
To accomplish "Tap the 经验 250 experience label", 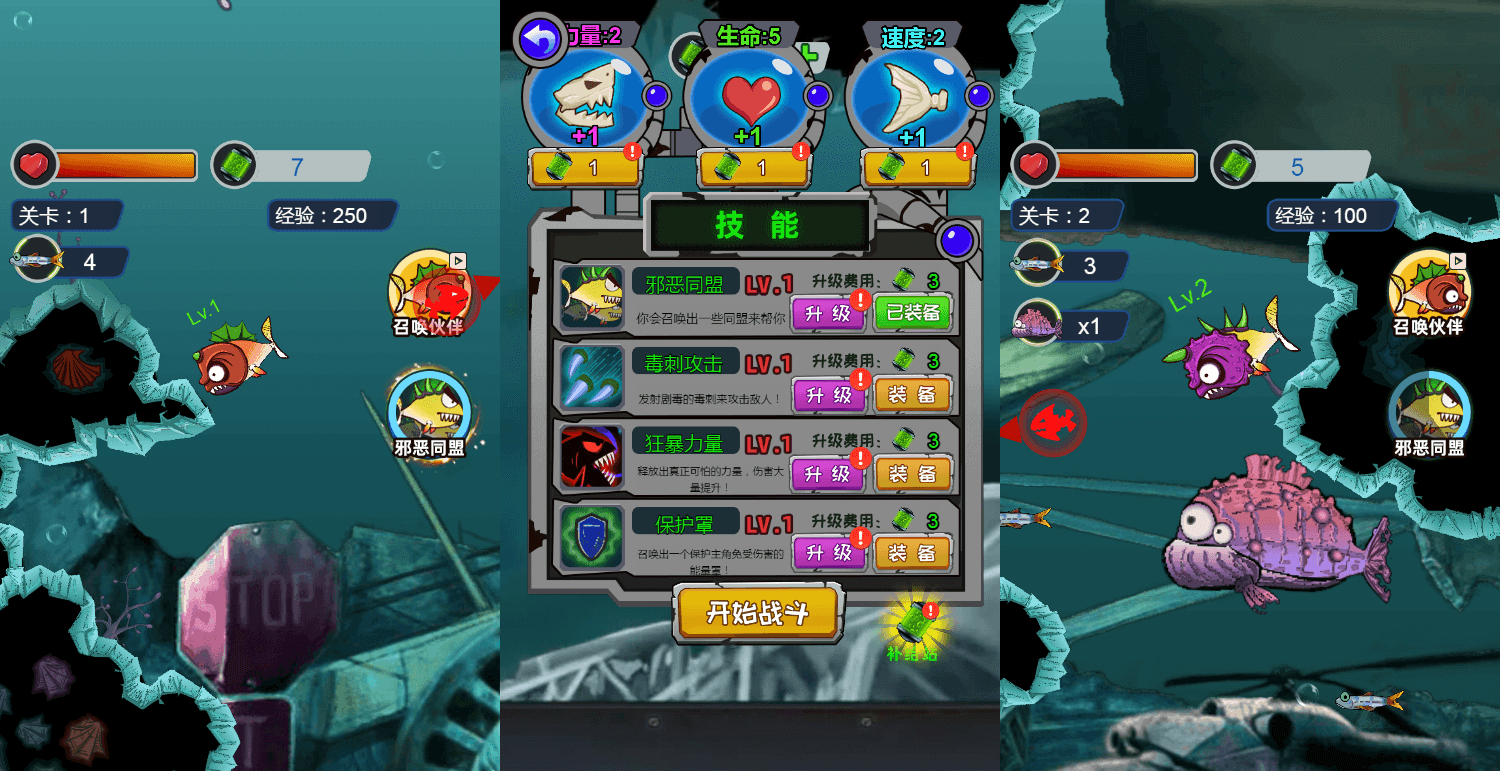I will pos(332,215).
